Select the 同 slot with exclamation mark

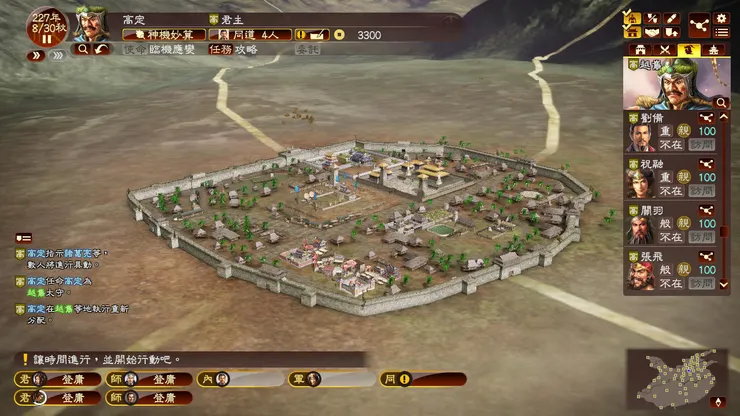(x=423, y=379)
